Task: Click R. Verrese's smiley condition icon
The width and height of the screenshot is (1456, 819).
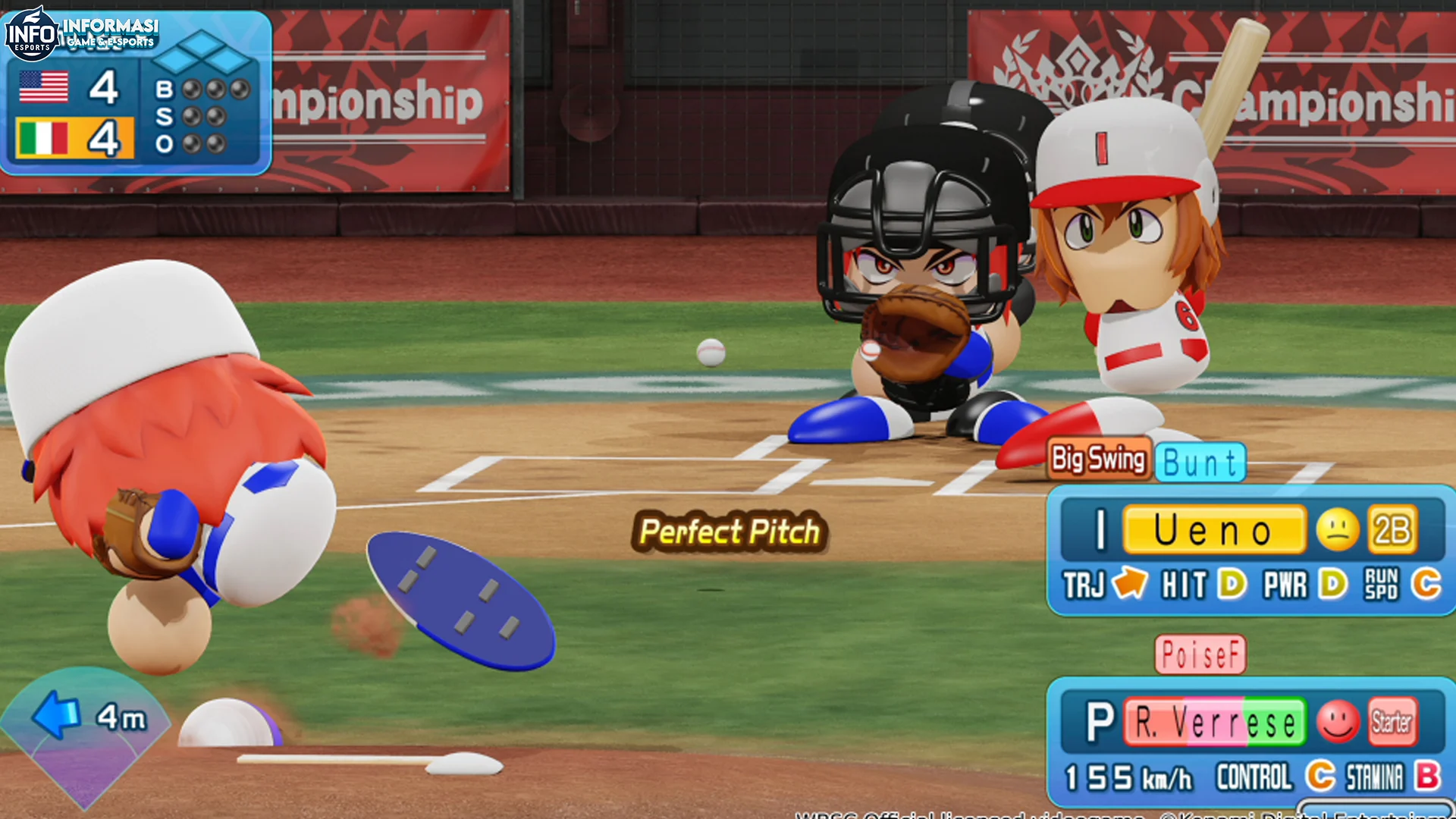Action: [x=1339, y=722]
